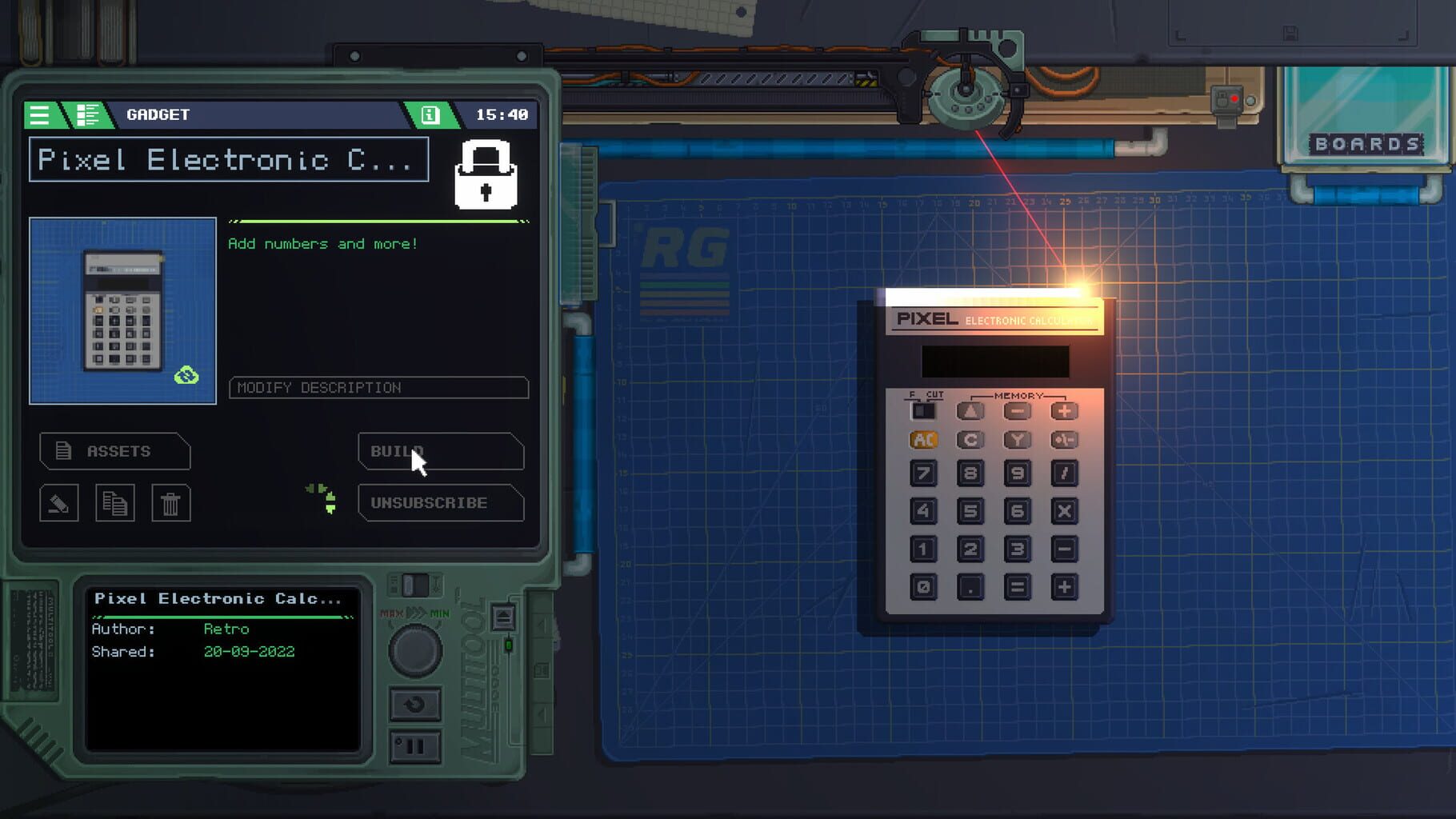This screenshot has width=1456, height=819.
Task: Select the GADGET tab label
Action: (x=157, y=114)
